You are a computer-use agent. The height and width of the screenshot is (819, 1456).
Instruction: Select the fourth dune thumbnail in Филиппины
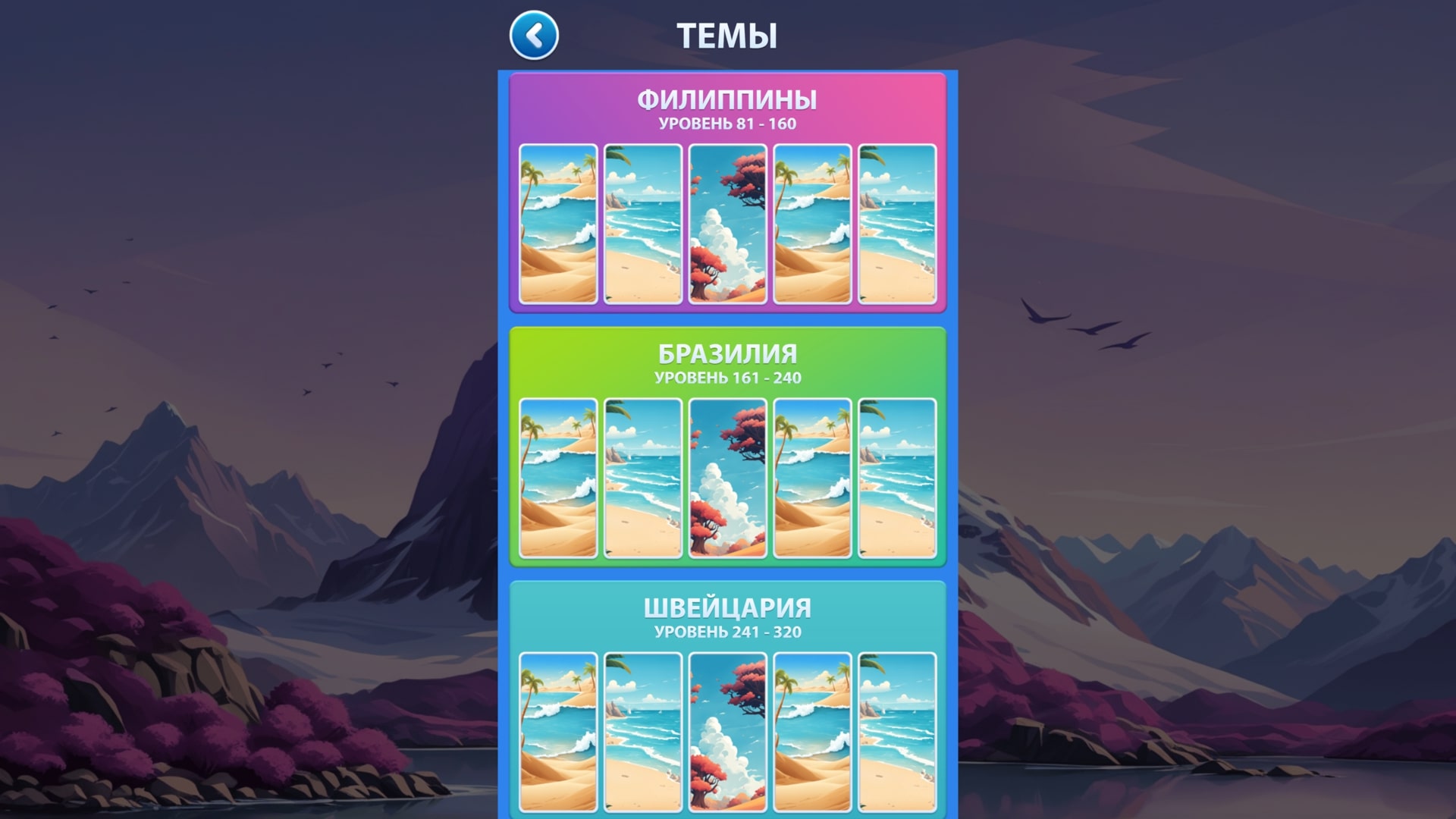[x=813, y=224]
